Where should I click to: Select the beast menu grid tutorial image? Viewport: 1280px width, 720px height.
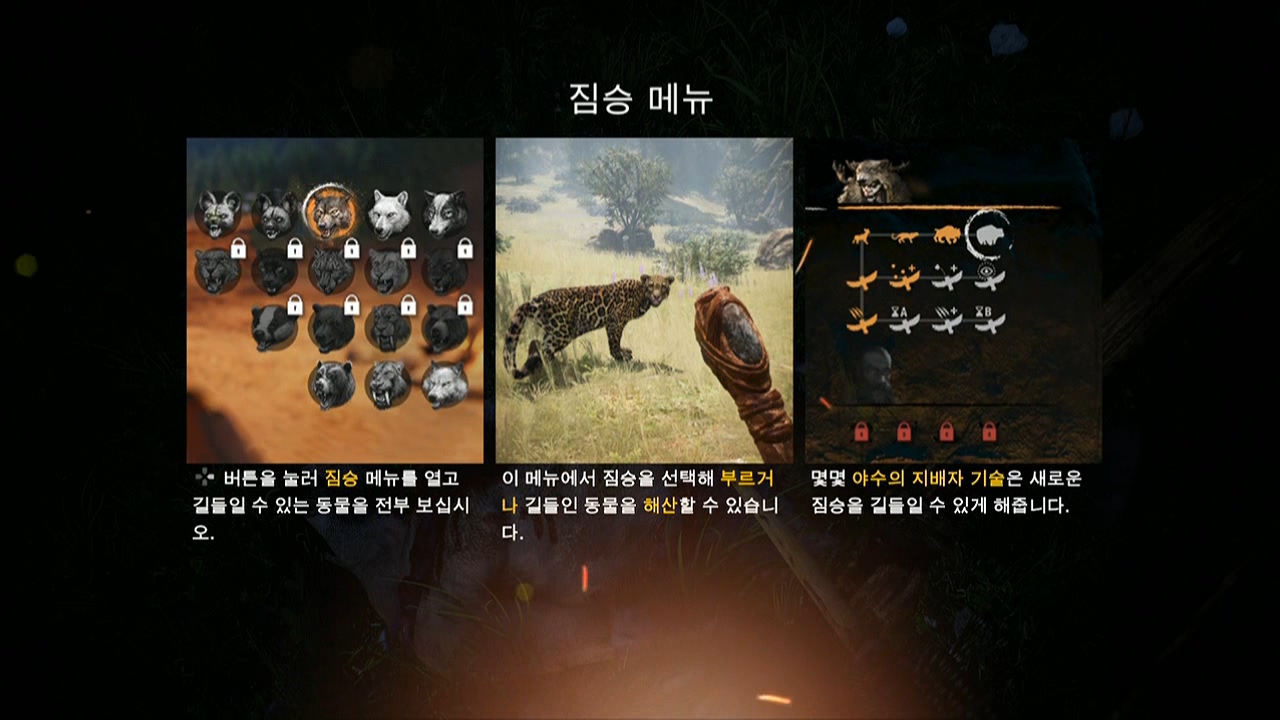334,300
